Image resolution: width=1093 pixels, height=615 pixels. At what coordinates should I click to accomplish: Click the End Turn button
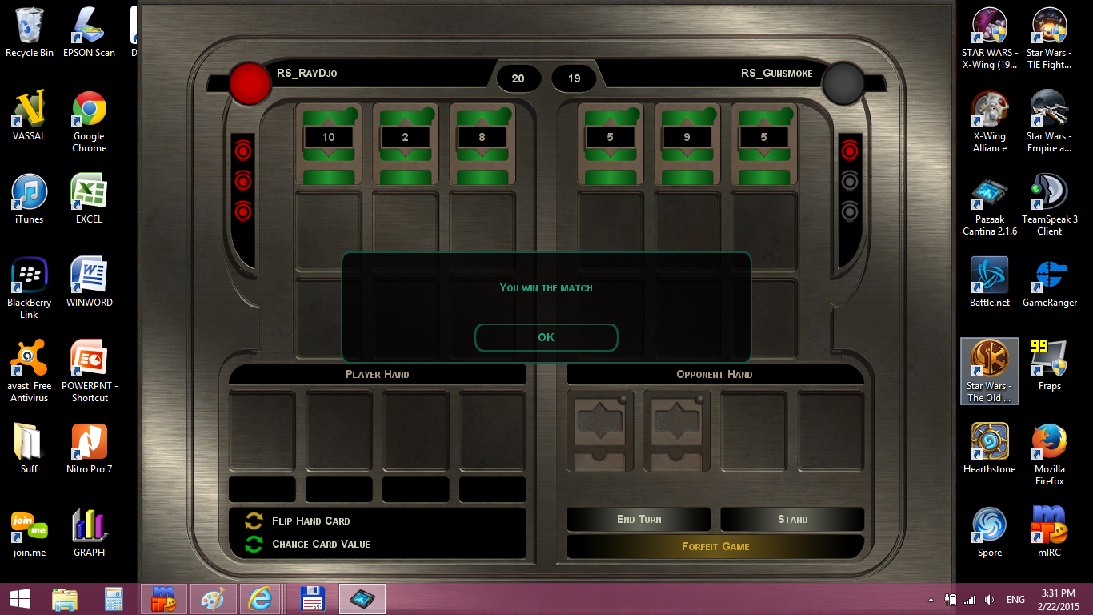coord(639,519)
